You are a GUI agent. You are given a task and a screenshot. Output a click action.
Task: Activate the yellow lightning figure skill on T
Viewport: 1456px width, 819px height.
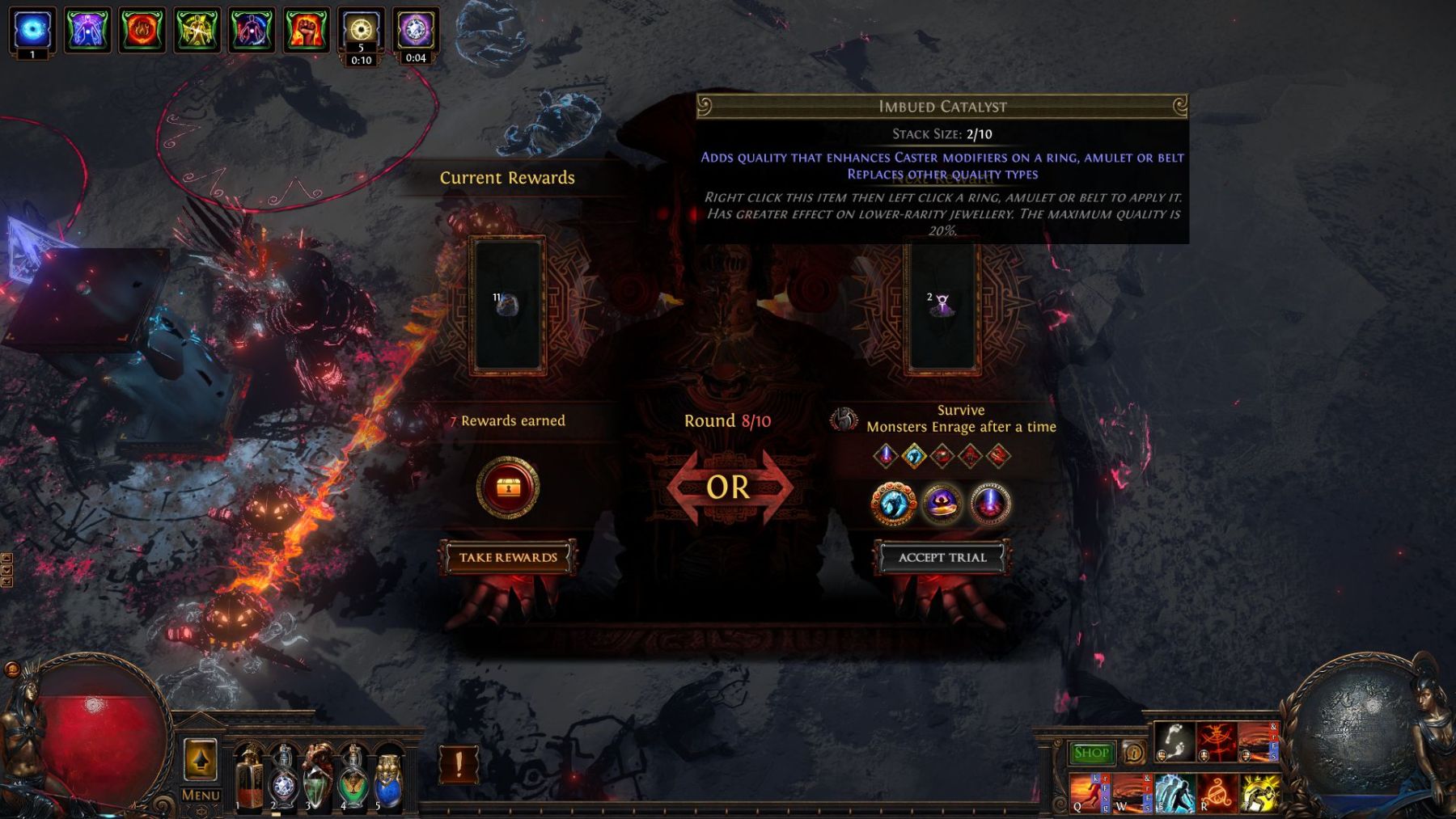click(x=1259, y=793)
